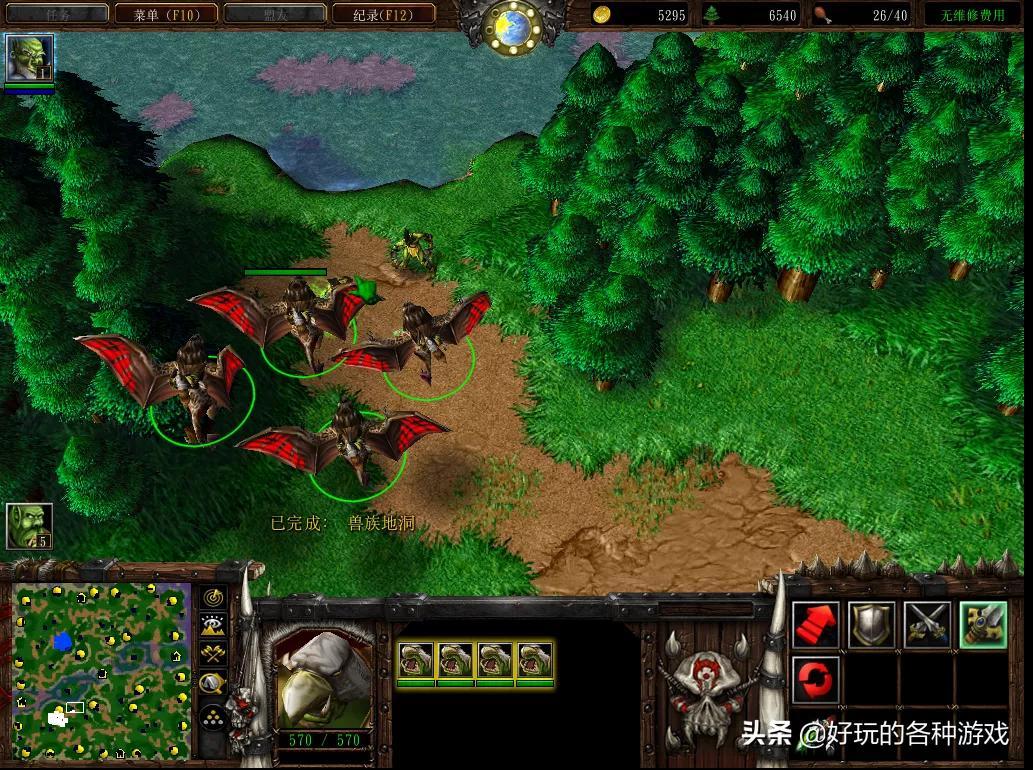Issue the Move command (red arrows)
Screen dimensions: 1033x770
[x=816, y=625]
